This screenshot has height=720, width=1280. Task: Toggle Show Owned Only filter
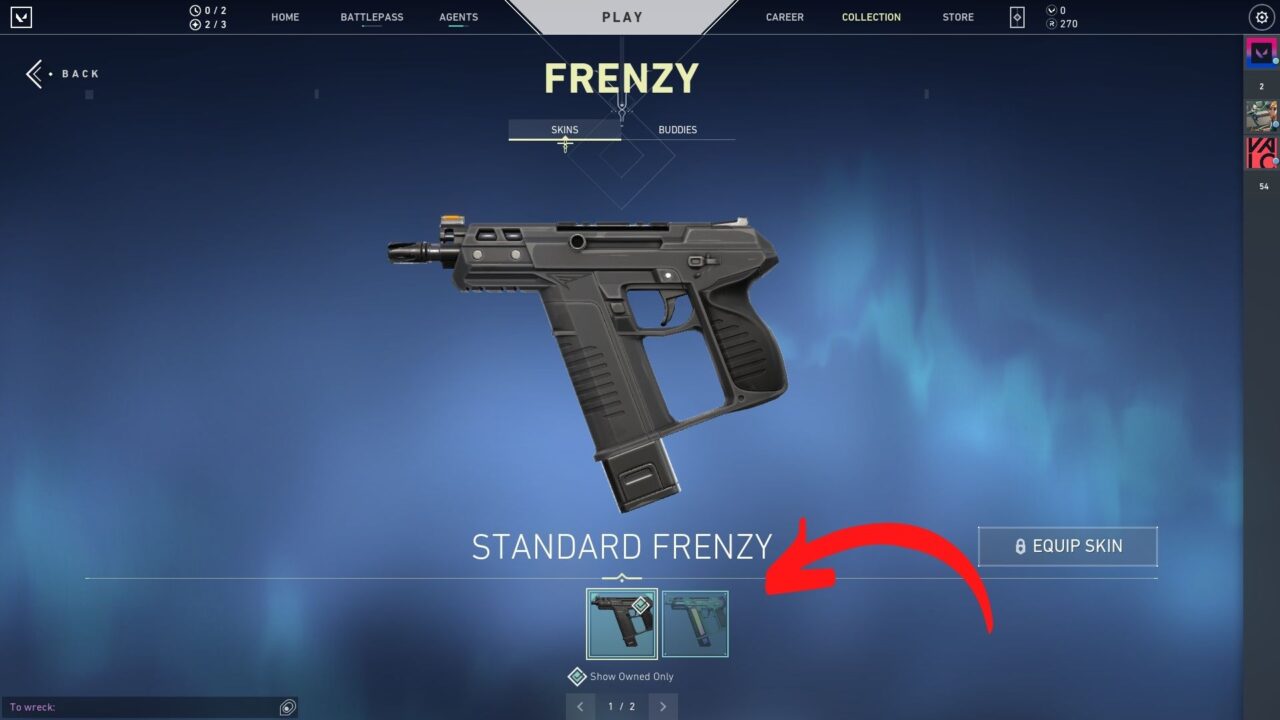click(x=577, y=676)
